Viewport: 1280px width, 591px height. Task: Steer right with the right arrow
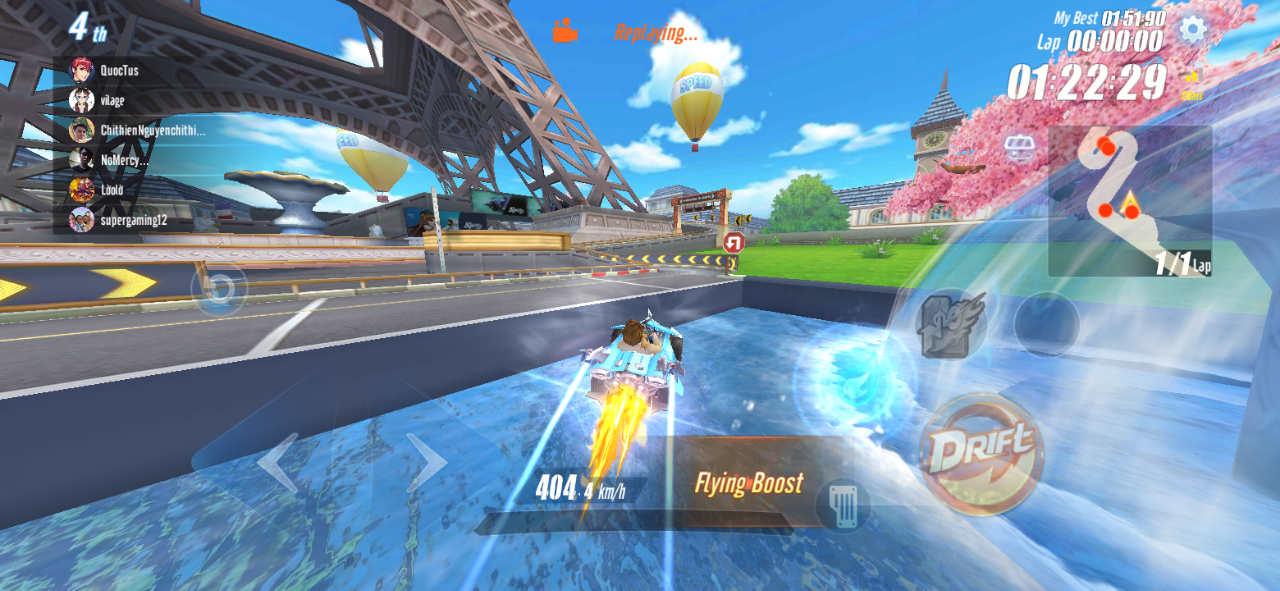(x=426, y=462)
